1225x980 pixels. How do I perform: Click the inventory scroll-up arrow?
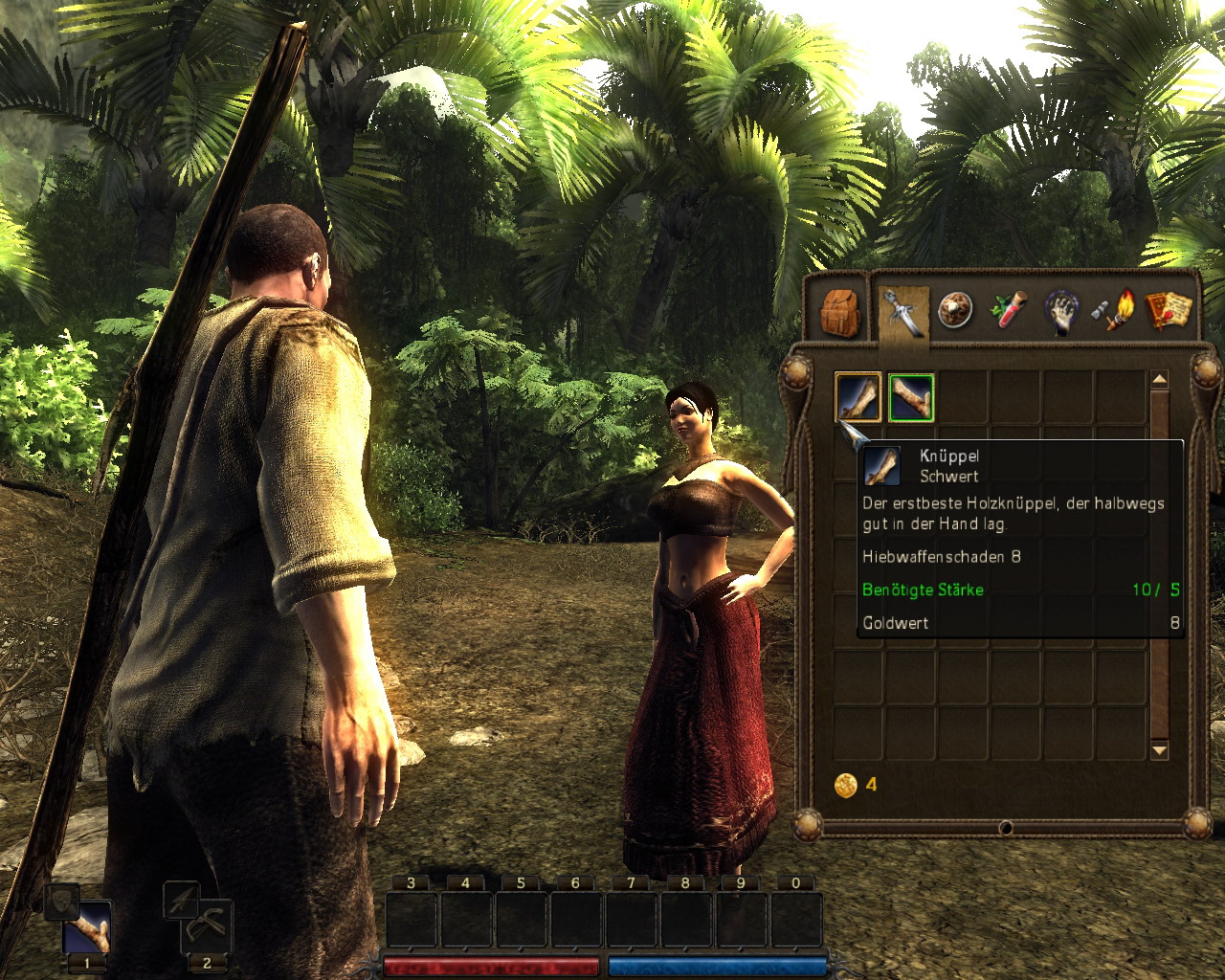[1159, 381]
